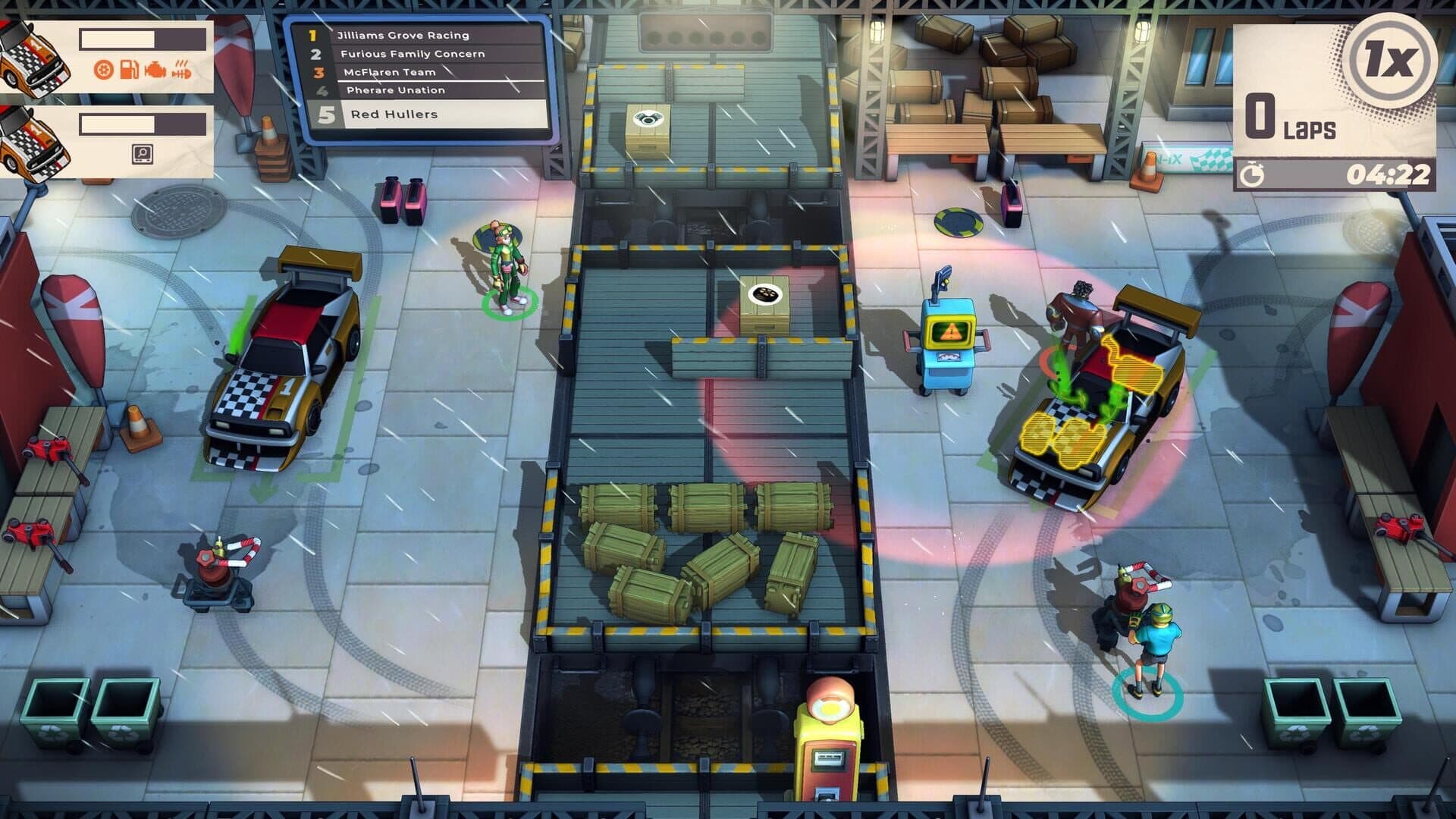Open the magnifier scanner icon on Player 2 panel
This screenshot has height=819, width=1456.
(142, 155)
